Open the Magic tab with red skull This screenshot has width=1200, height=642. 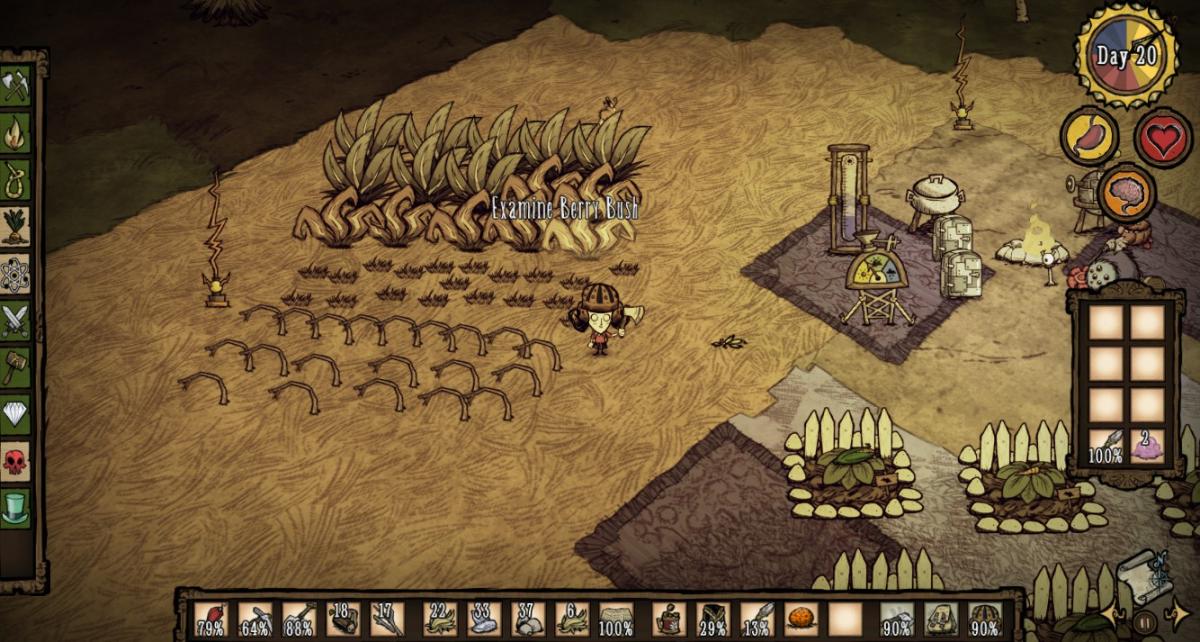16,461
